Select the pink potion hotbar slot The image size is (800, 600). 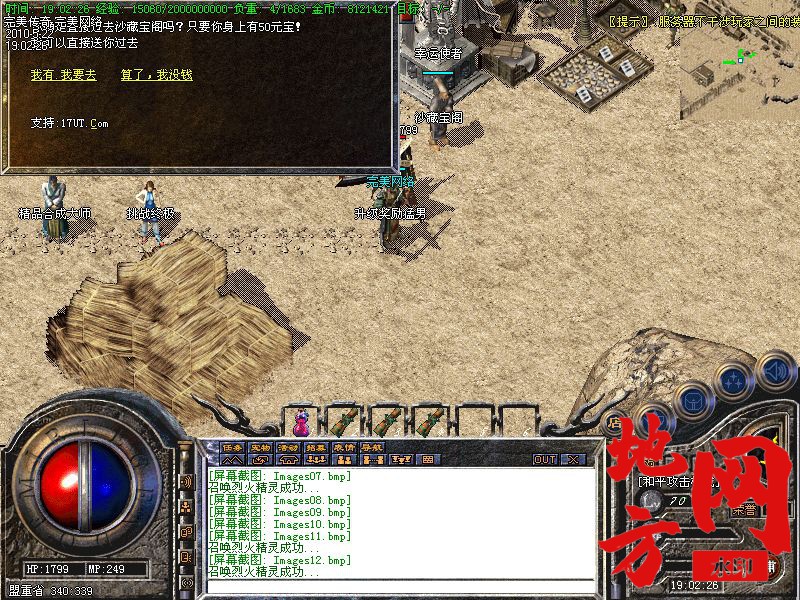point(300,419)
